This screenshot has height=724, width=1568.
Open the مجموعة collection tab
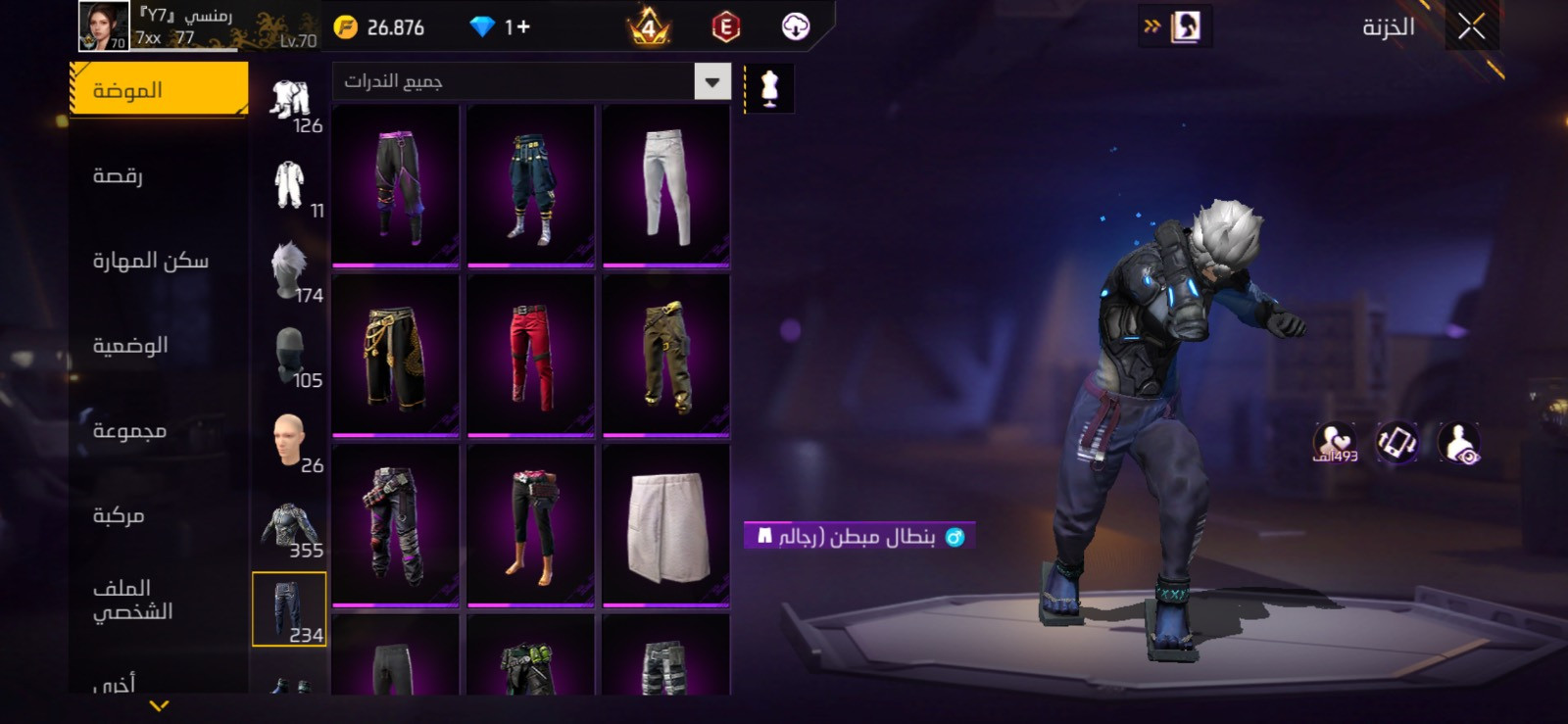point(129,431)
